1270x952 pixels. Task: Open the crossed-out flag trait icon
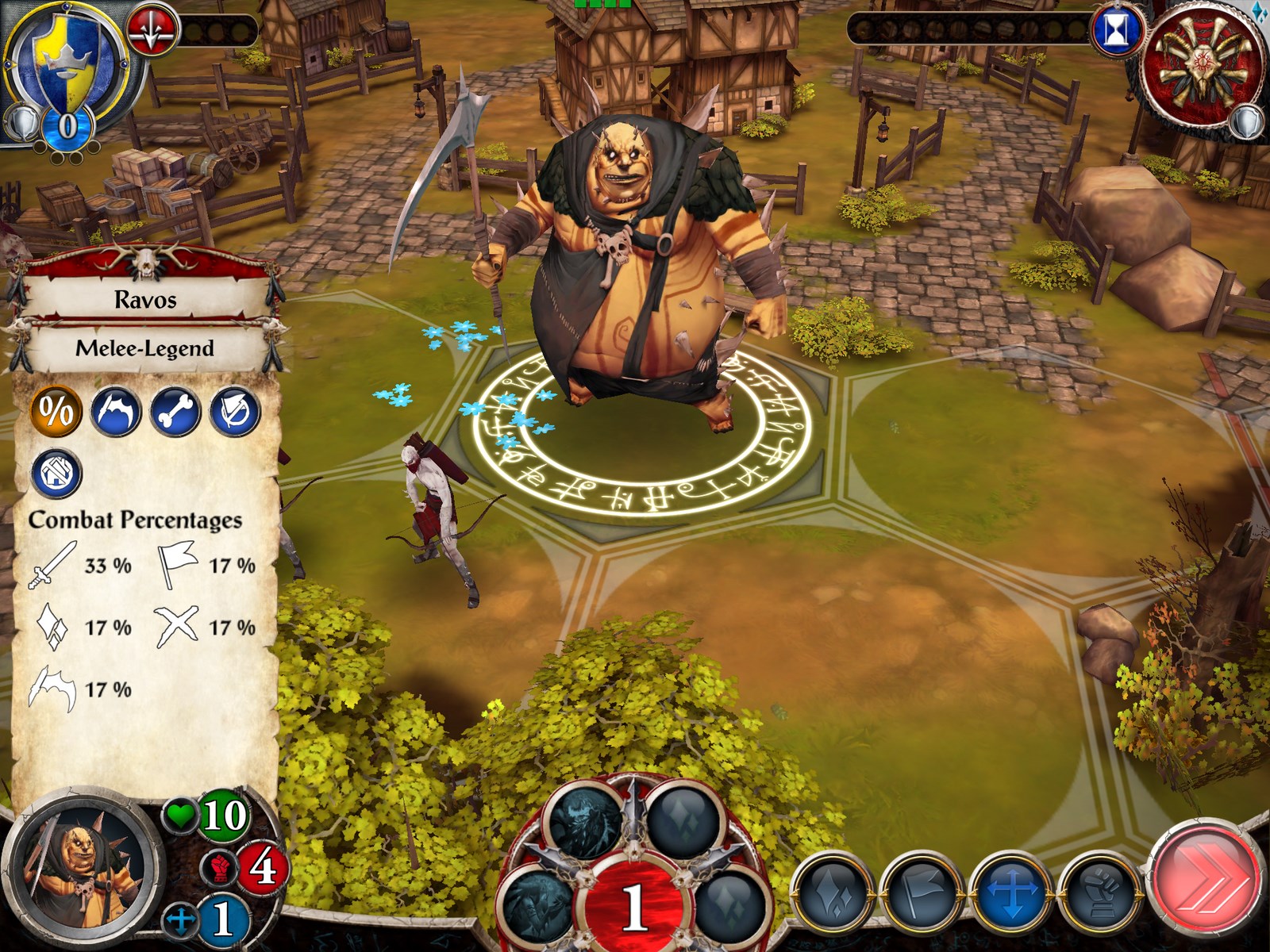coord(235,411)
